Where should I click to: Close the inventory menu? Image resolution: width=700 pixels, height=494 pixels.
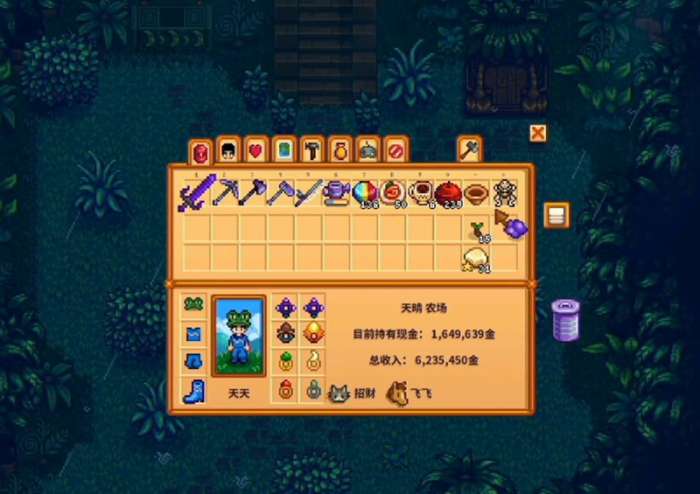pyautogui.click(x=538, y=133)
